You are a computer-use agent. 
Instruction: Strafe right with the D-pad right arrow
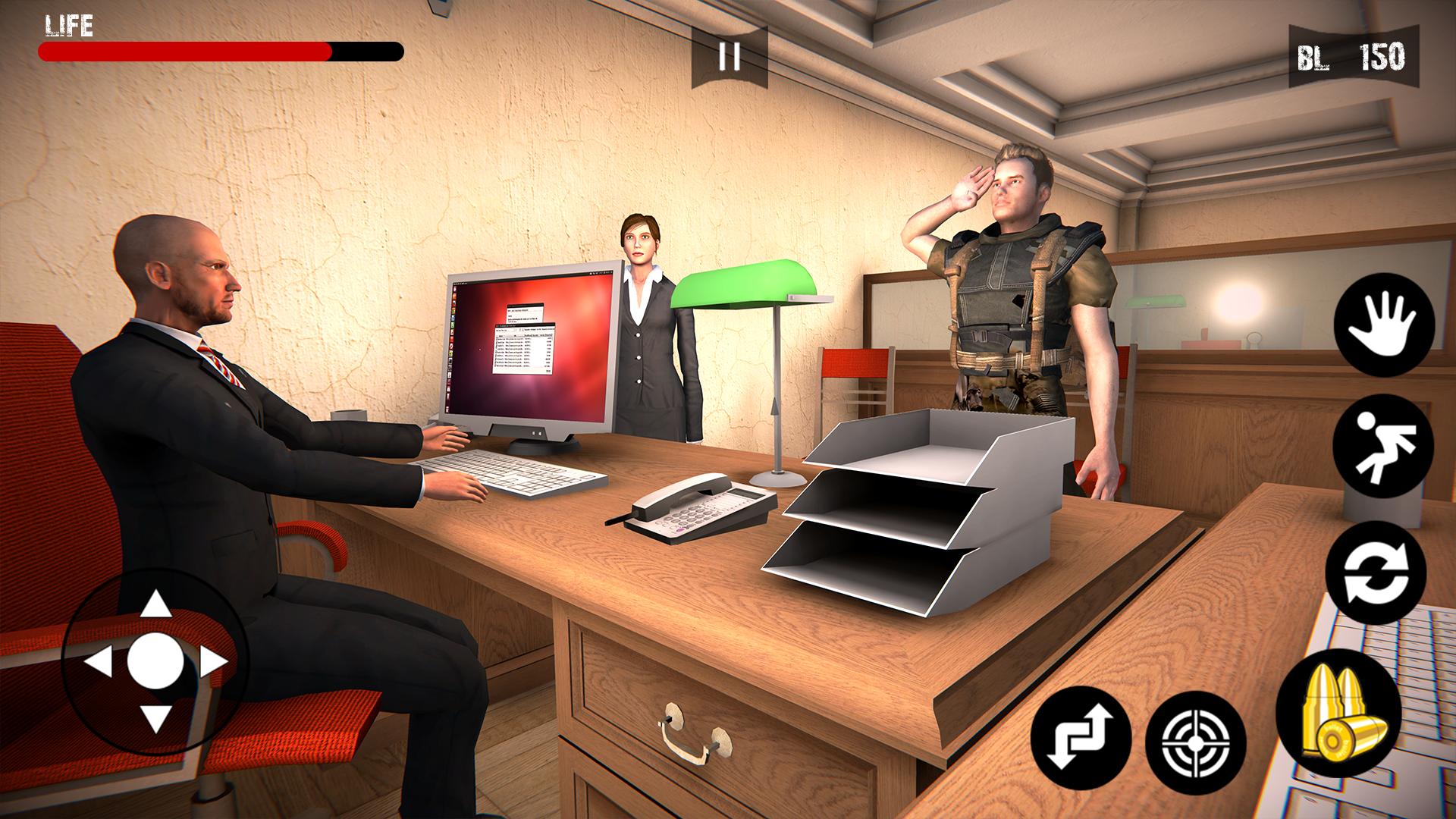[213, 662]
